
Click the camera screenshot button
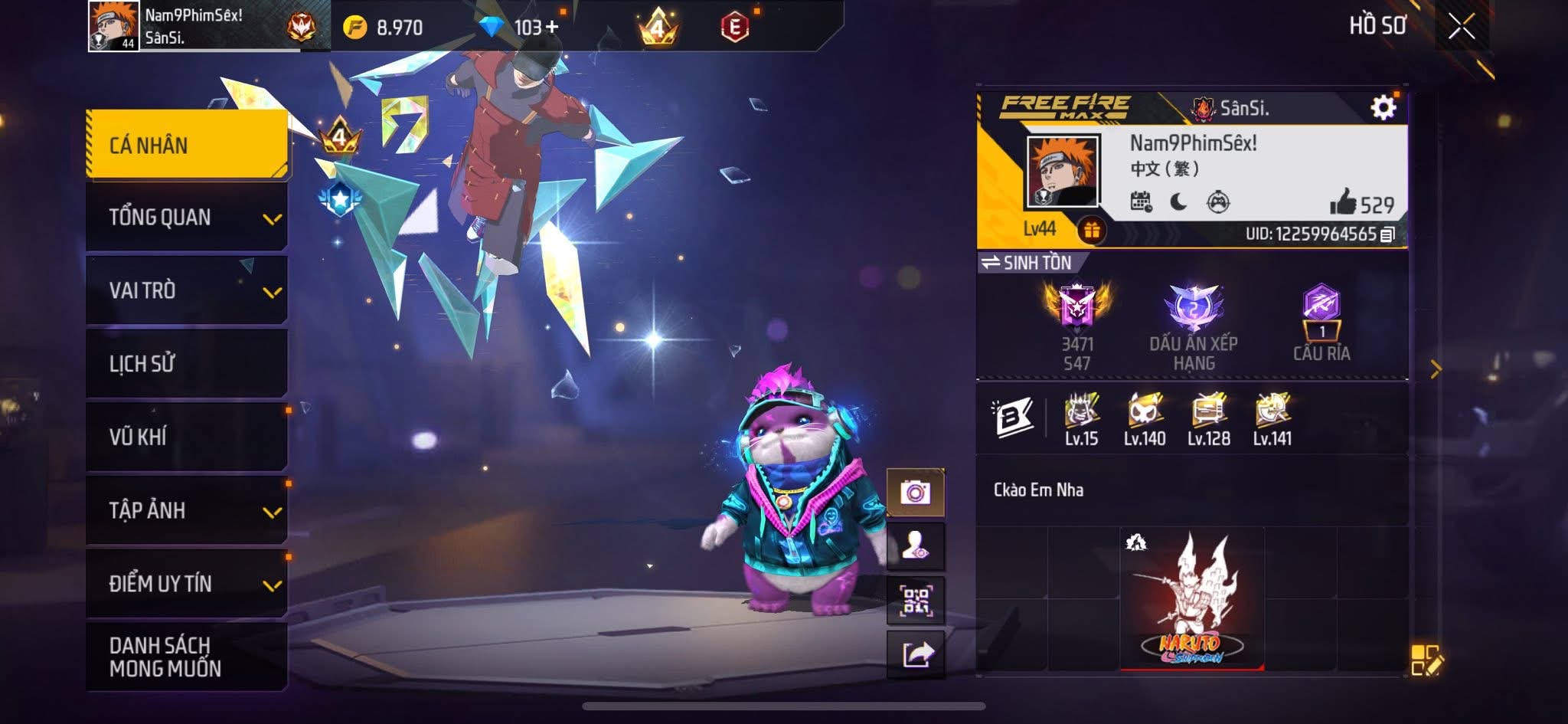tap(915, 492)
